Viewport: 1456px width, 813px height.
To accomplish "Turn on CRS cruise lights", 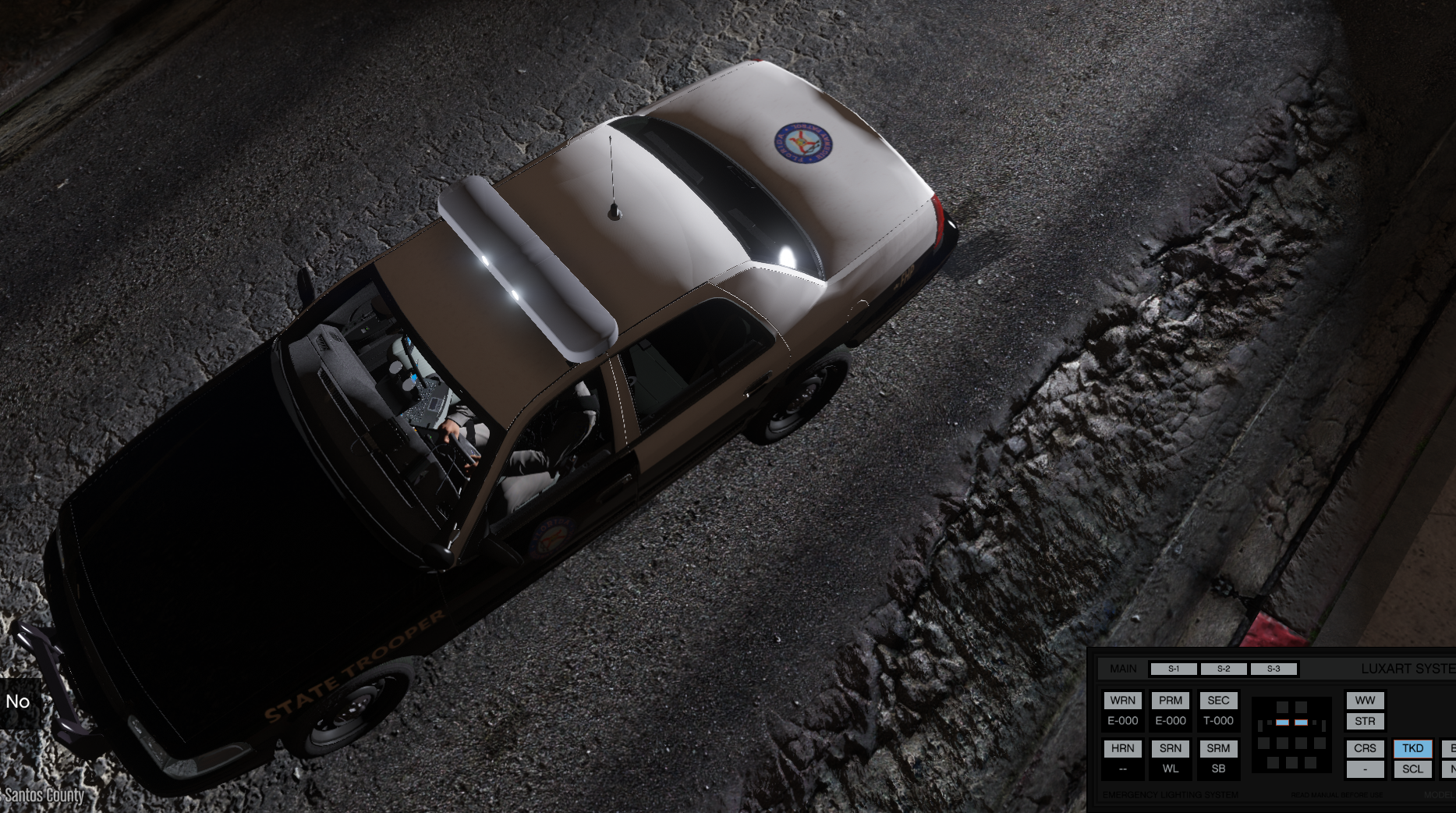I will [x=1365, y=748].
